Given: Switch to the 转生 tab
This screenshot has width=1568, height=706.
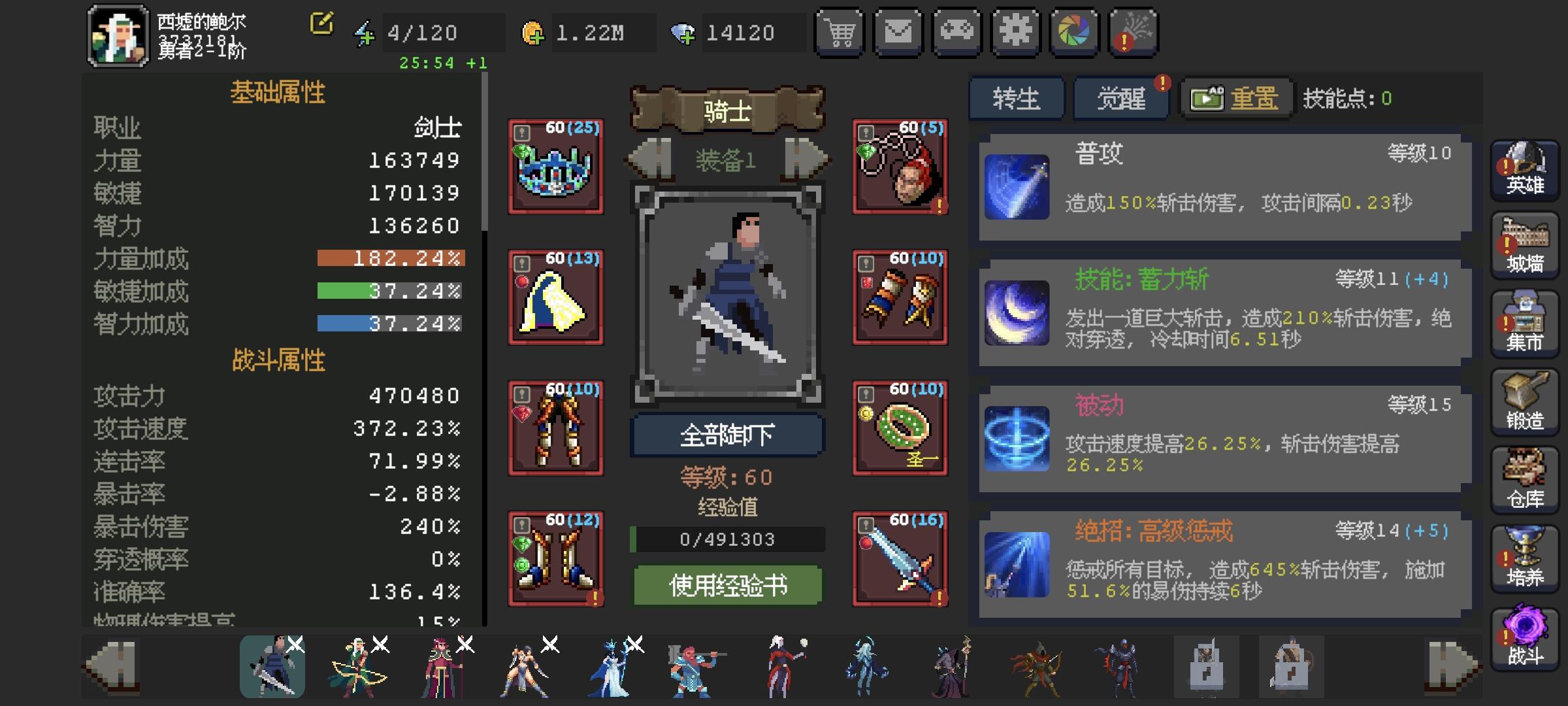Looking at the screenshot, I should [x=1016, y=98].
